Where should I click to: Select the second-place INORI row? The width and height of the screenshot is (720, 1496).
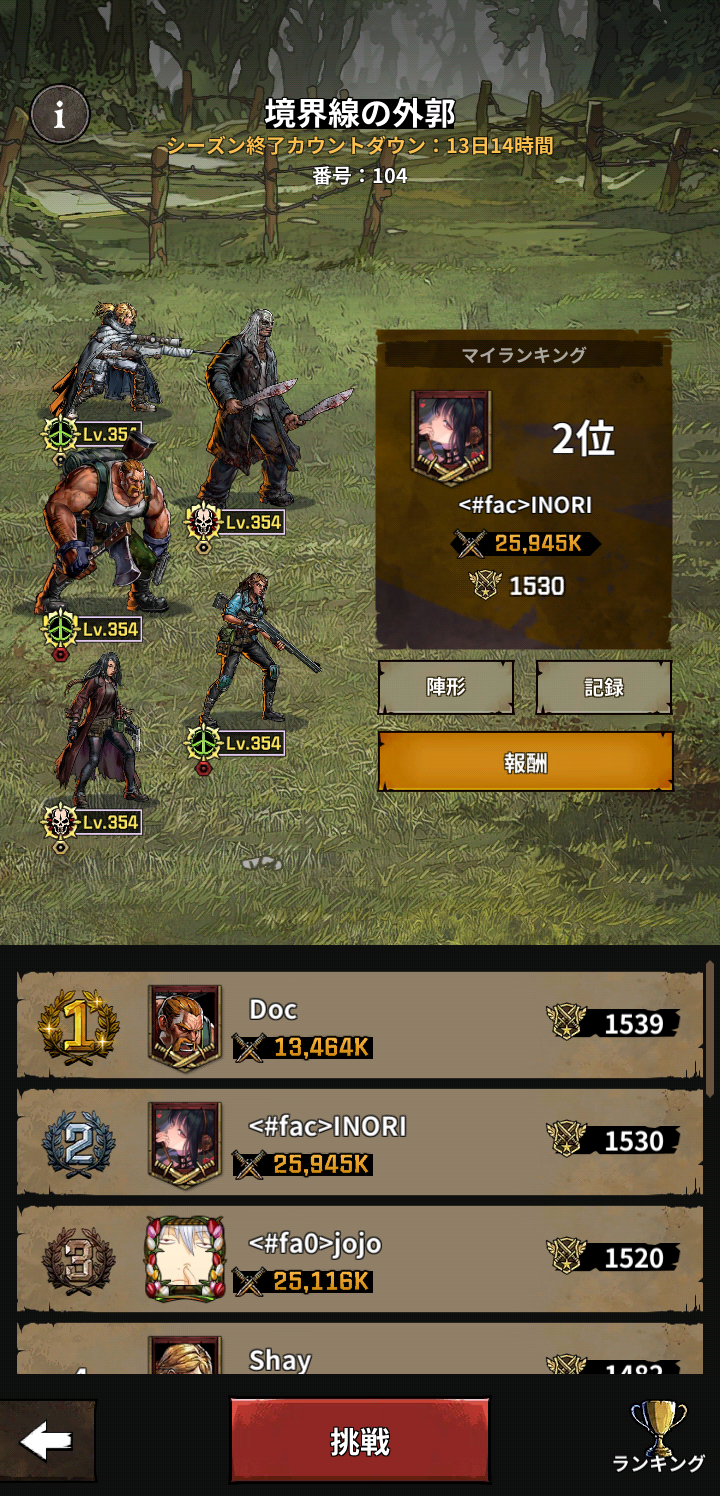(x=400, y=1143)
